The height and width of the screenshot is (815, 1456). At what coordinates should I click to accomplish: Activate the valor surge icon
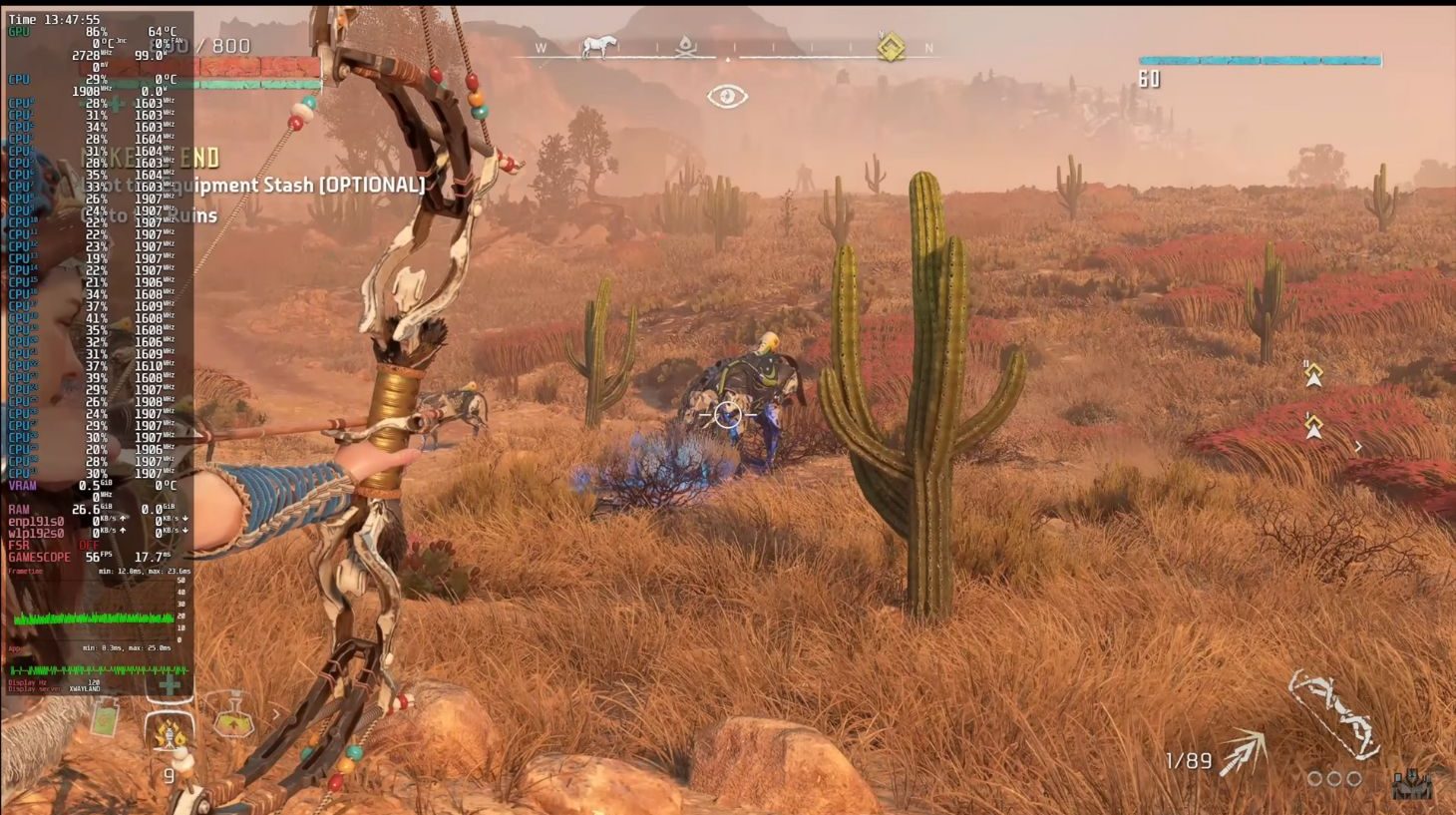1412,783
